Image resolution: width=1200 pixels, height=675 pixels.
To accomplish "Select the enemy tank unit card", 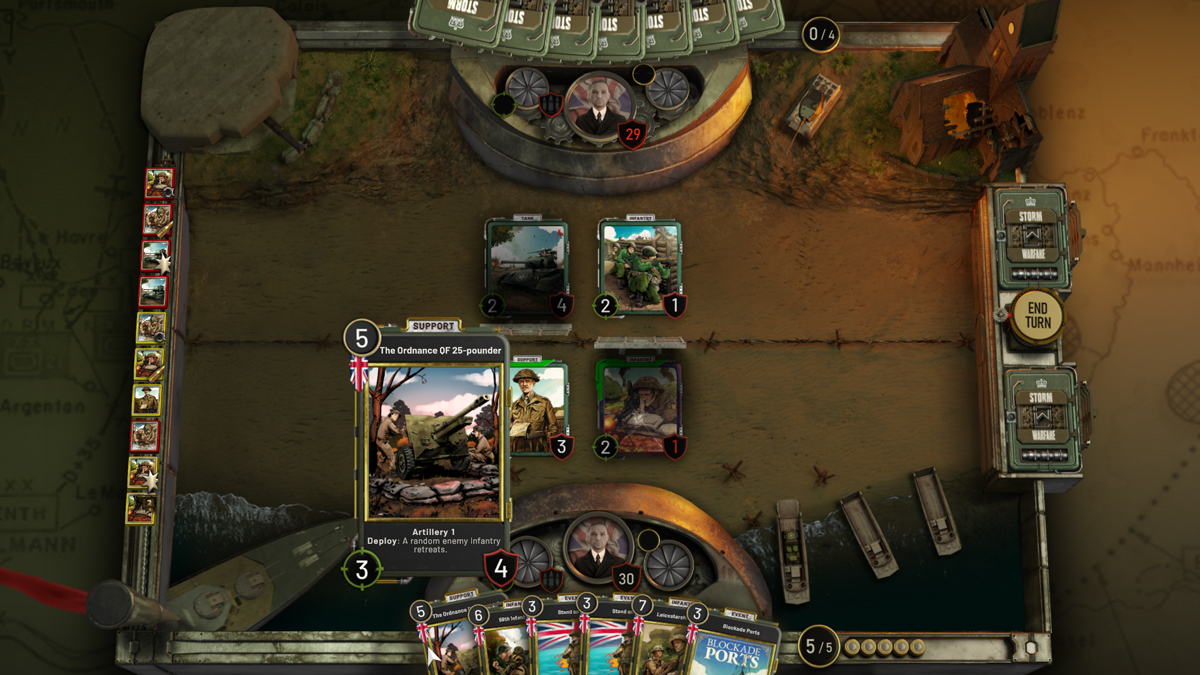I will coord(527,268).
